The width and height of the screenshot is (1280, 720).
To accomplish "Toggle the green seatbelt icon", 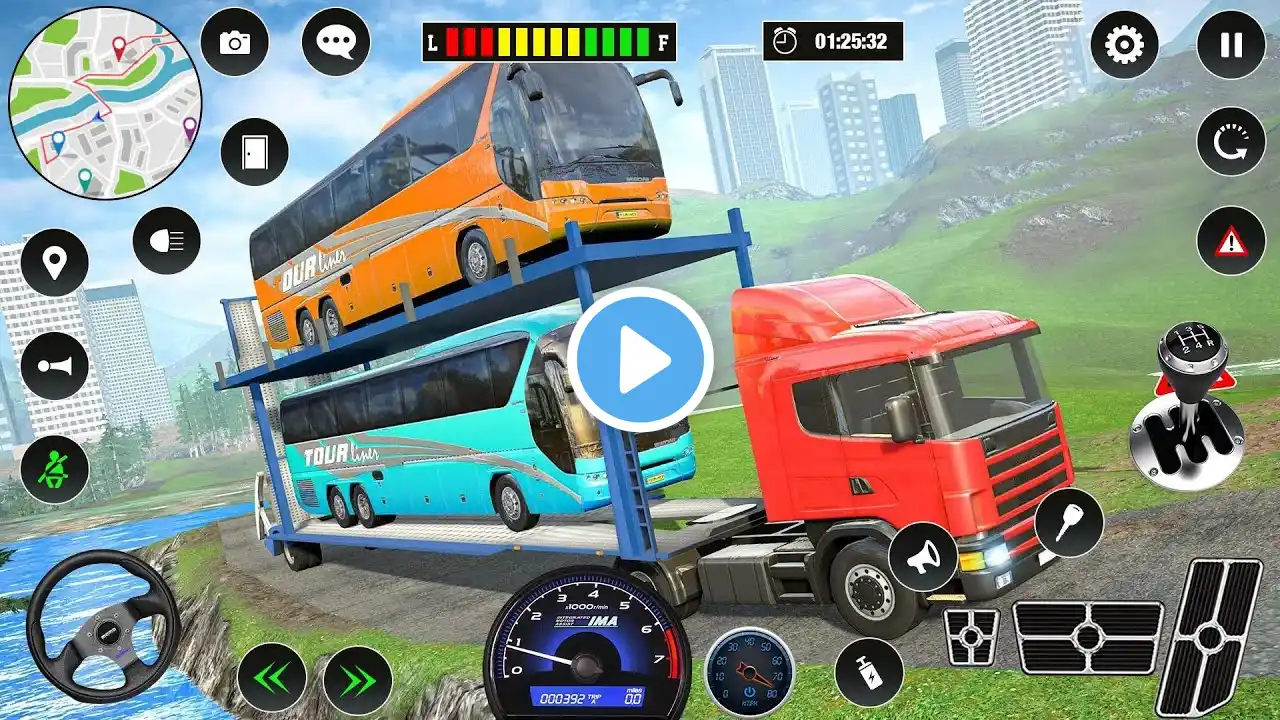I will click(x=54, y=469).
